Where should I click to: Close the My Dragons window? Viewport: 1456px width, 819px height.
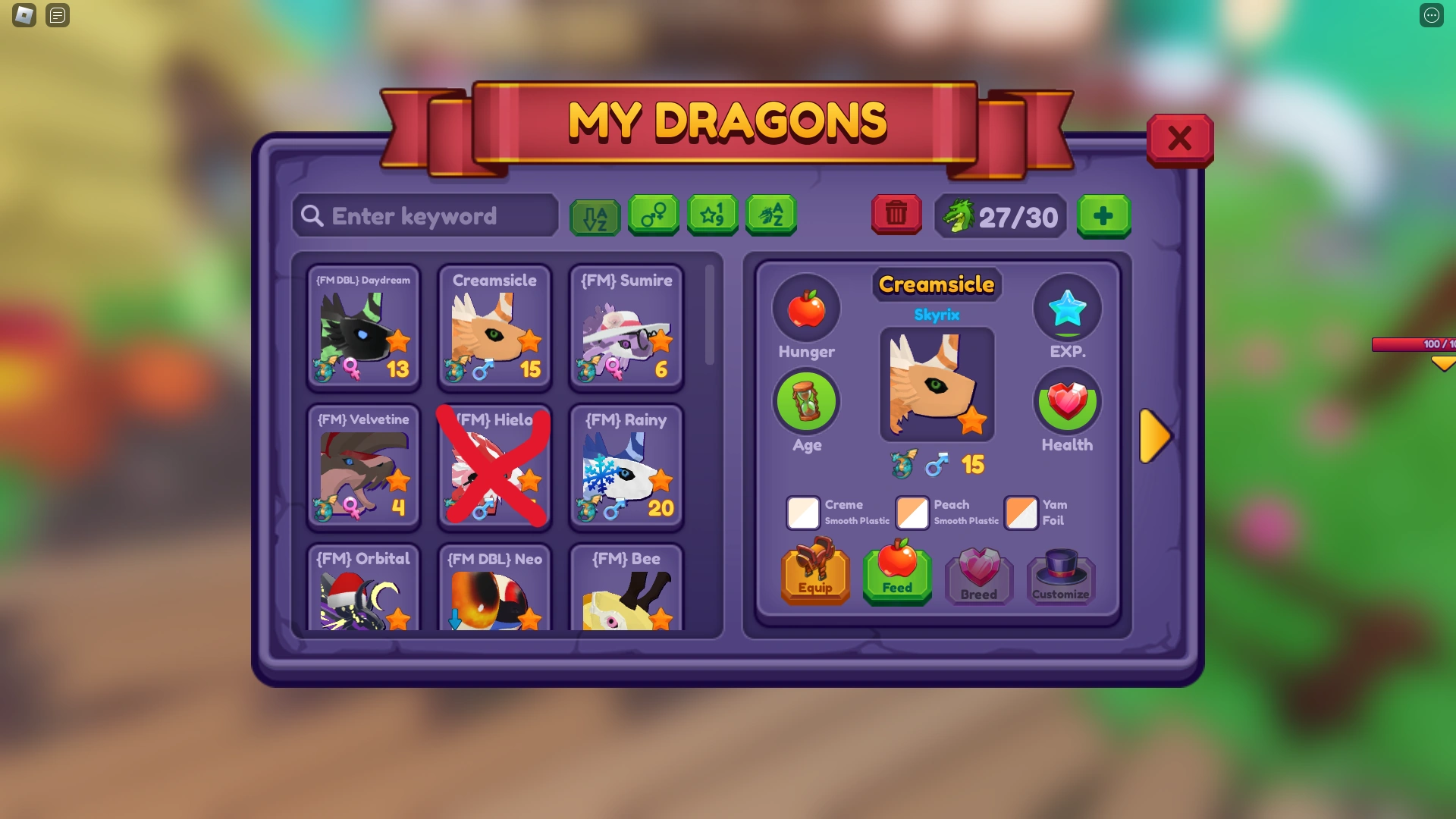tap(1180, 139)
